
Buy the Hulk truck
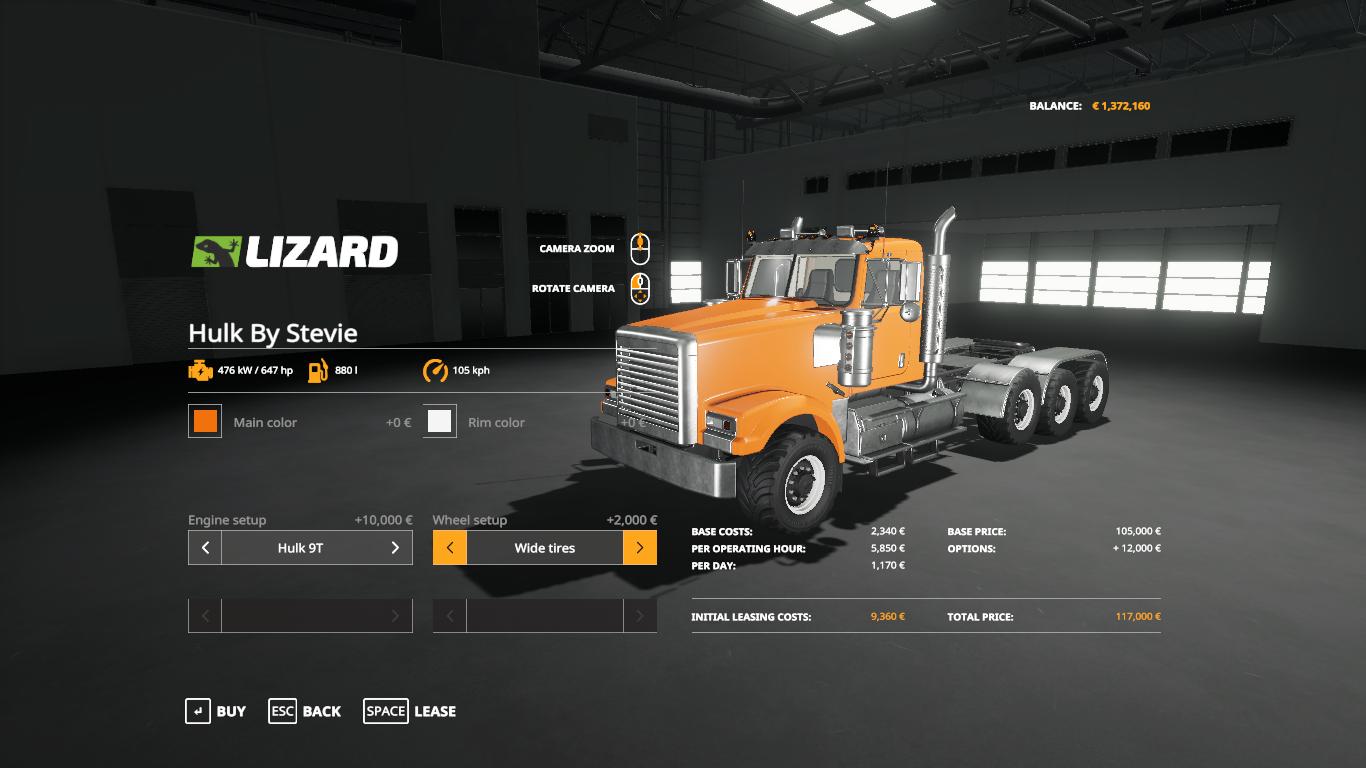216,711
